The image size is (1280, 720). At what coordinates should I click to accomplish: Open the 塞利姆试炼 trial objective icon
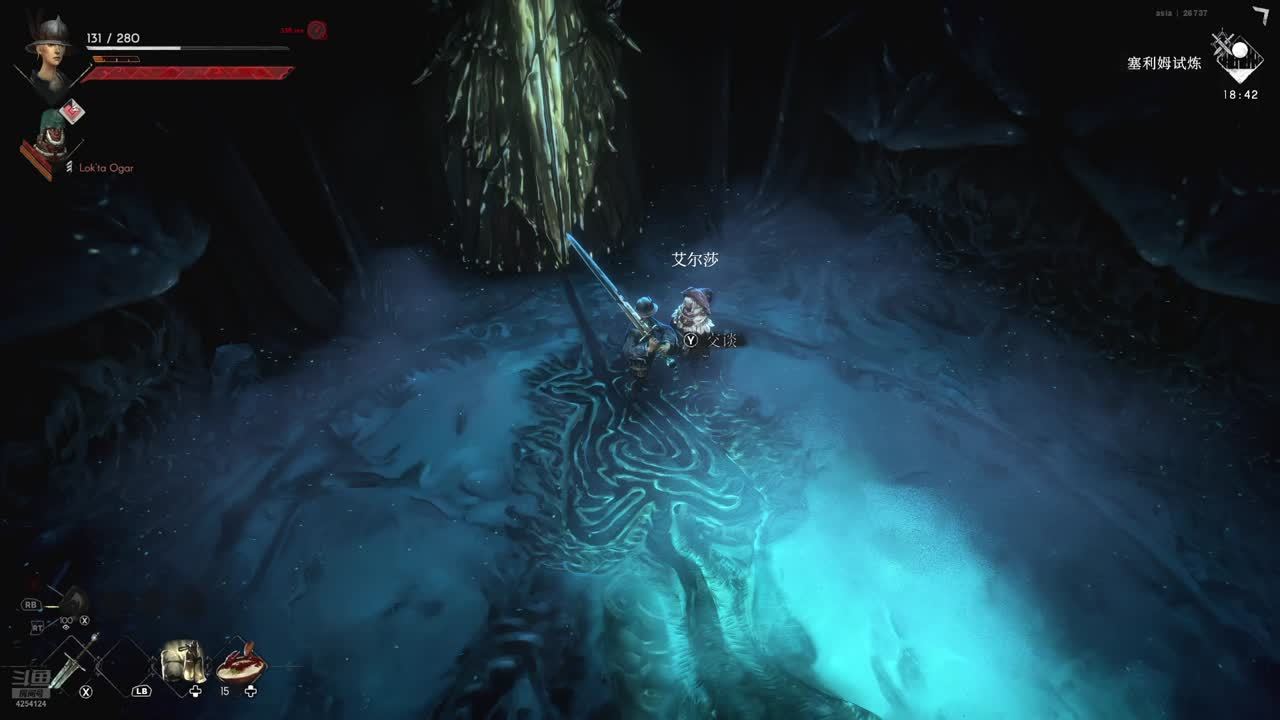(x=1238, y=55)
